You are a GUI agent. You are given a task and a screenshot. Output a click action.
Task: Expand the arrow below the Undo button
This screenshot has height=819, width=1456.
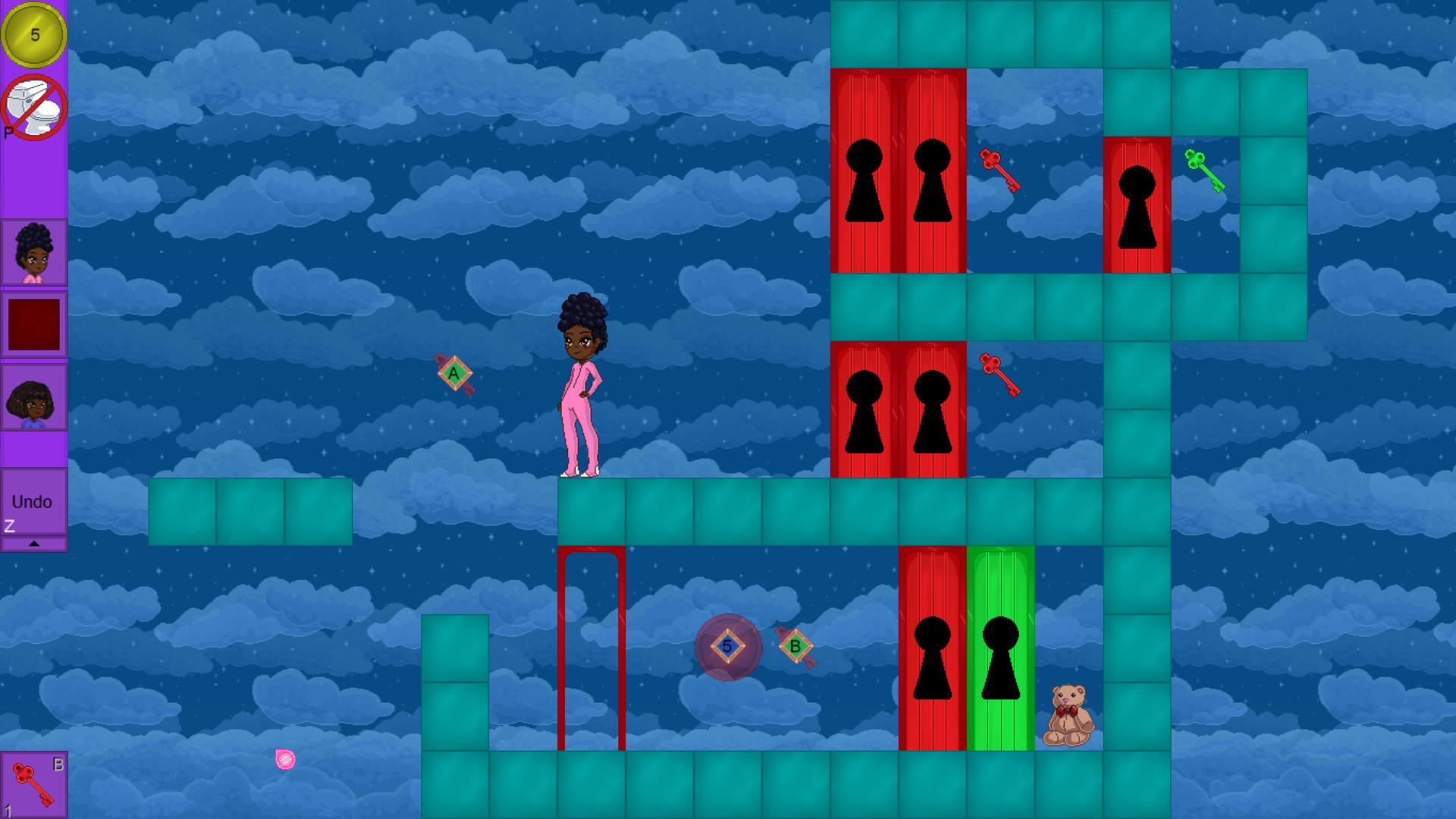coord(34,543)
